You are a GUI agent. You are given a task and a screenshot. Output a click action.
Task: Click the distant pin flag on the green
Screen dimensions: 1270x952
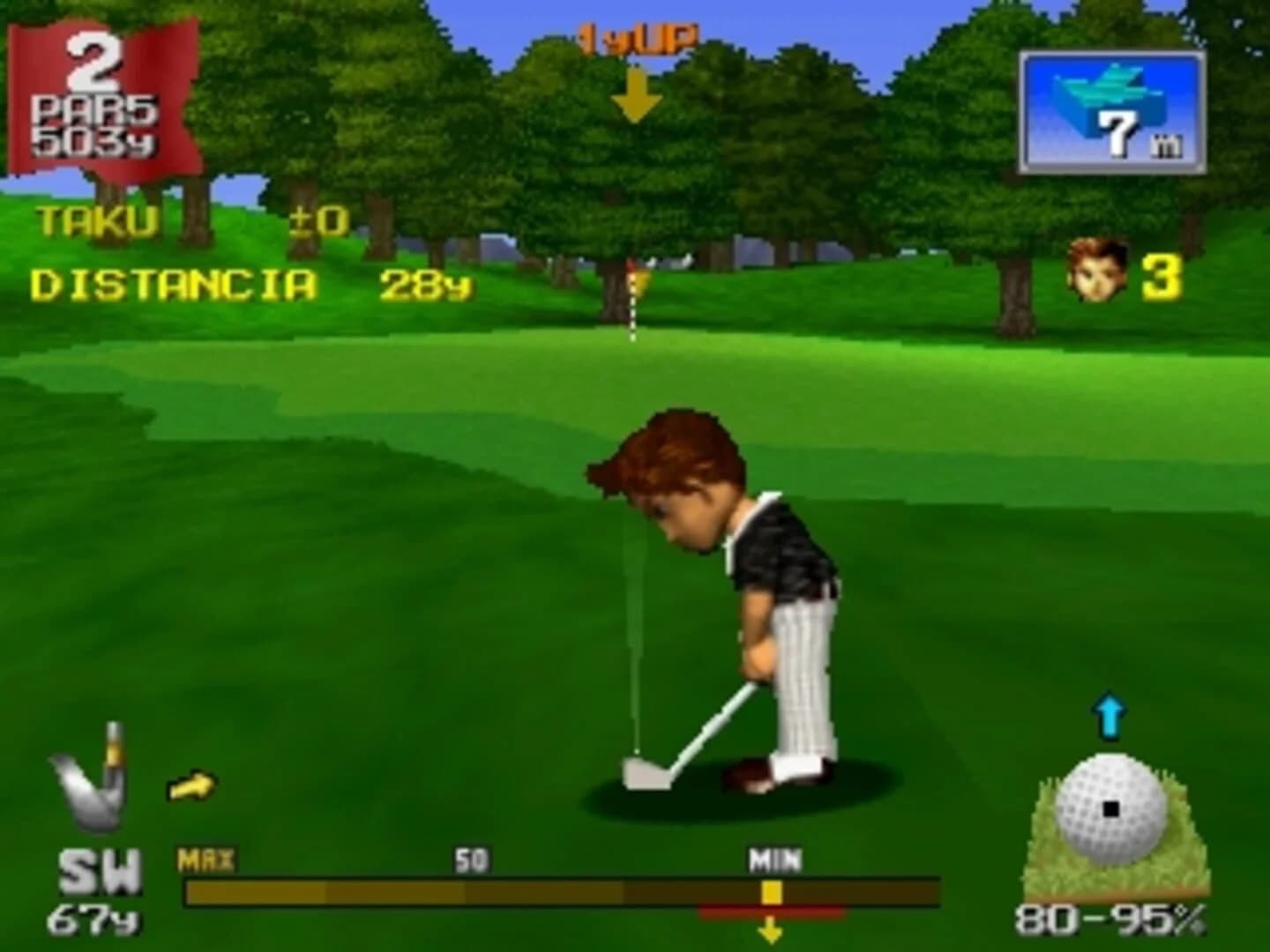633,282
